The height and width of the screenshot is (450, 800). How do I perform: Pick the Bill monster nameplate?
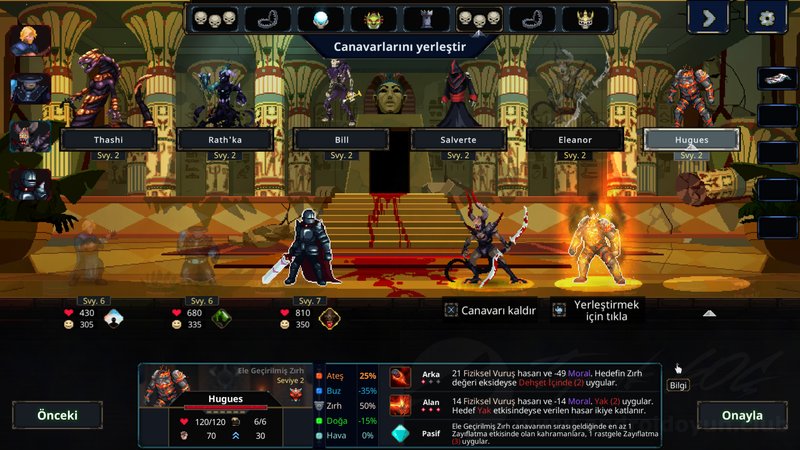342,140
